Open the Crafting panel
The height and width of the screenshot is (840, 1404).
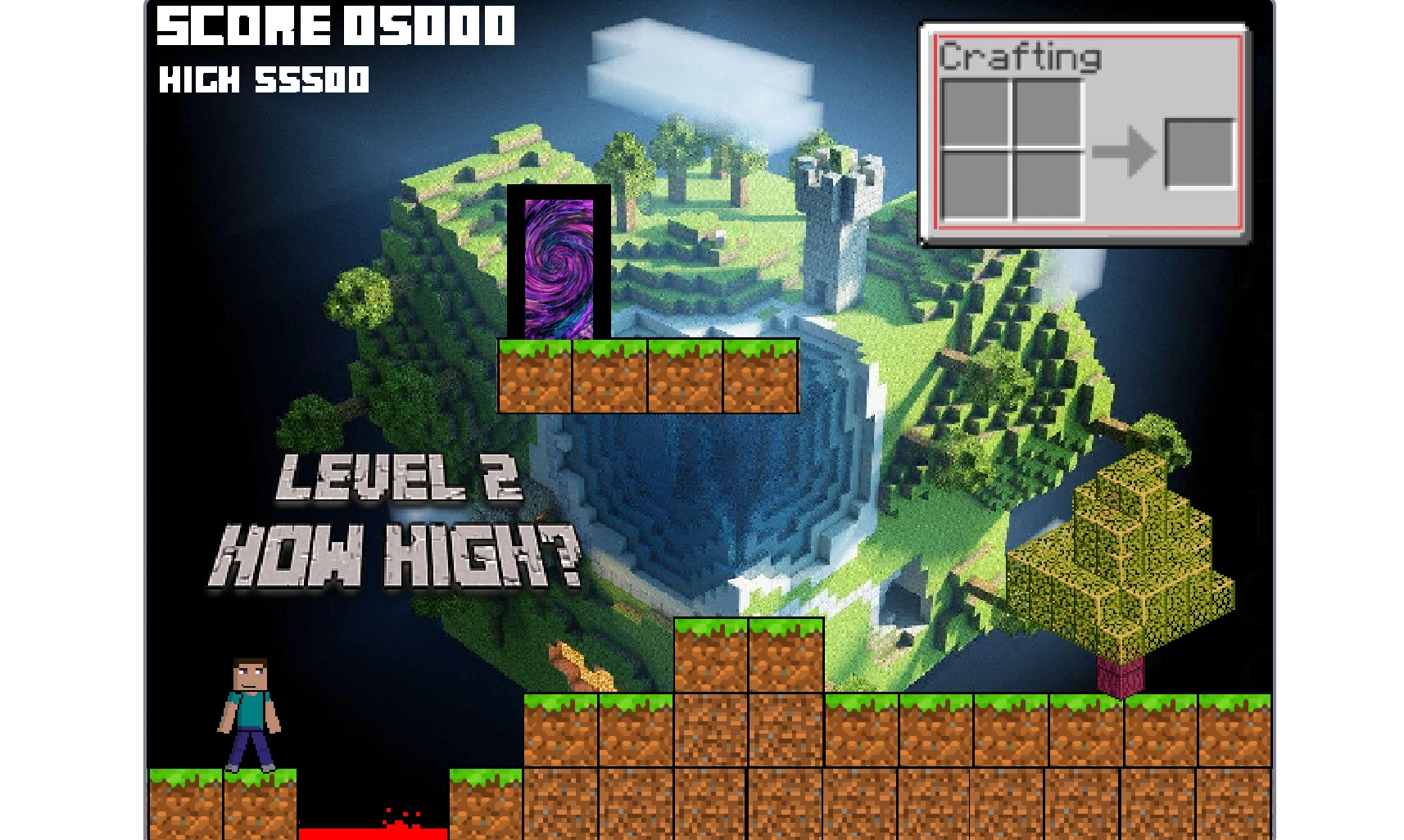tap(1019, 57)
